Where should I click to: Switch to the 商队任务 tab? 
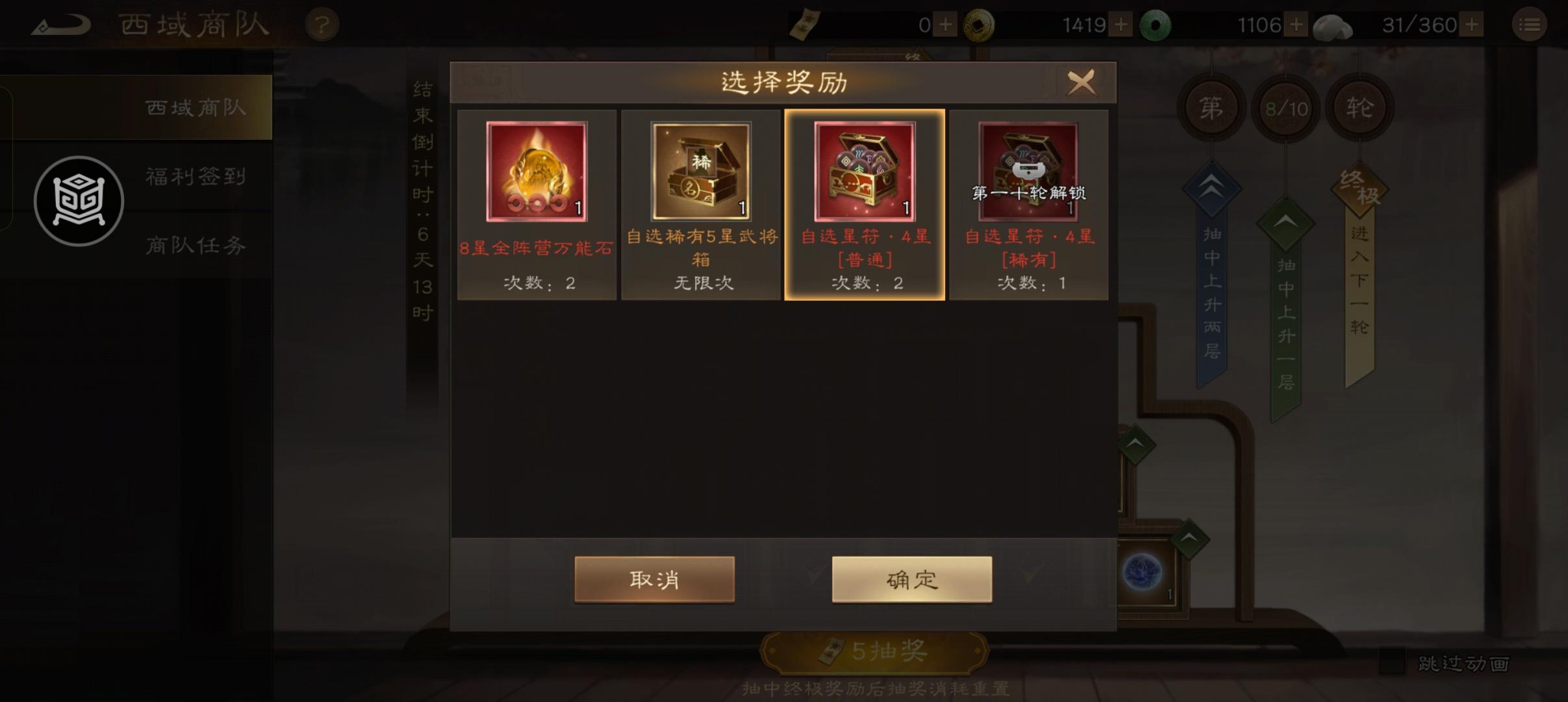coord(195,246)
